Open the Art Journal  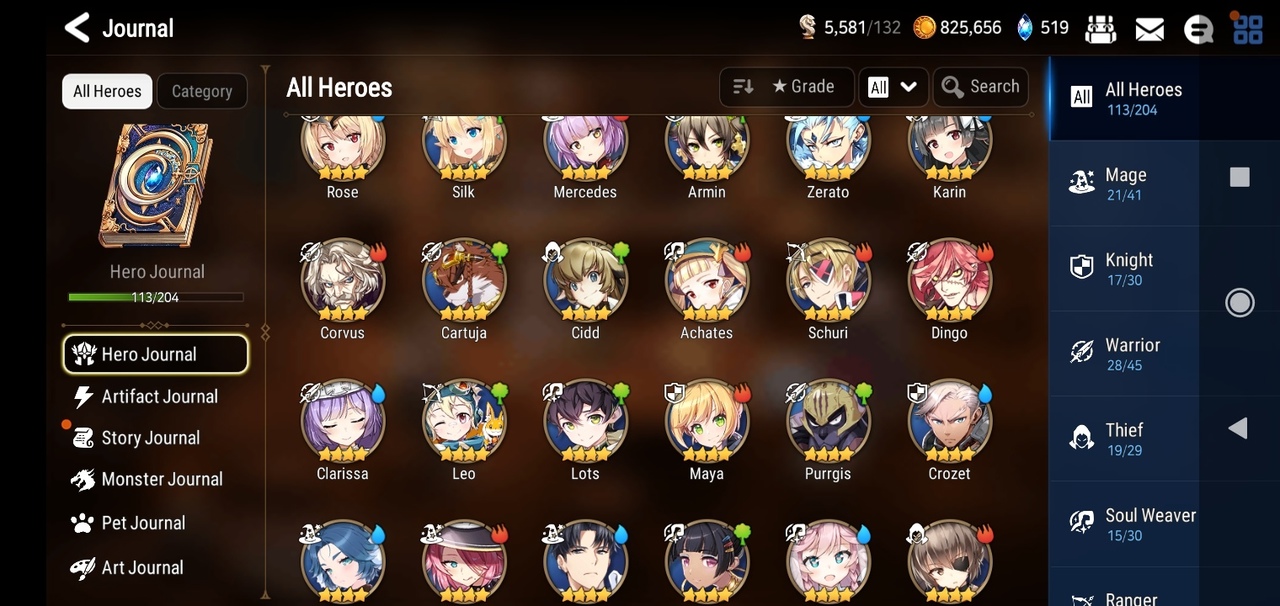[141, 568]
